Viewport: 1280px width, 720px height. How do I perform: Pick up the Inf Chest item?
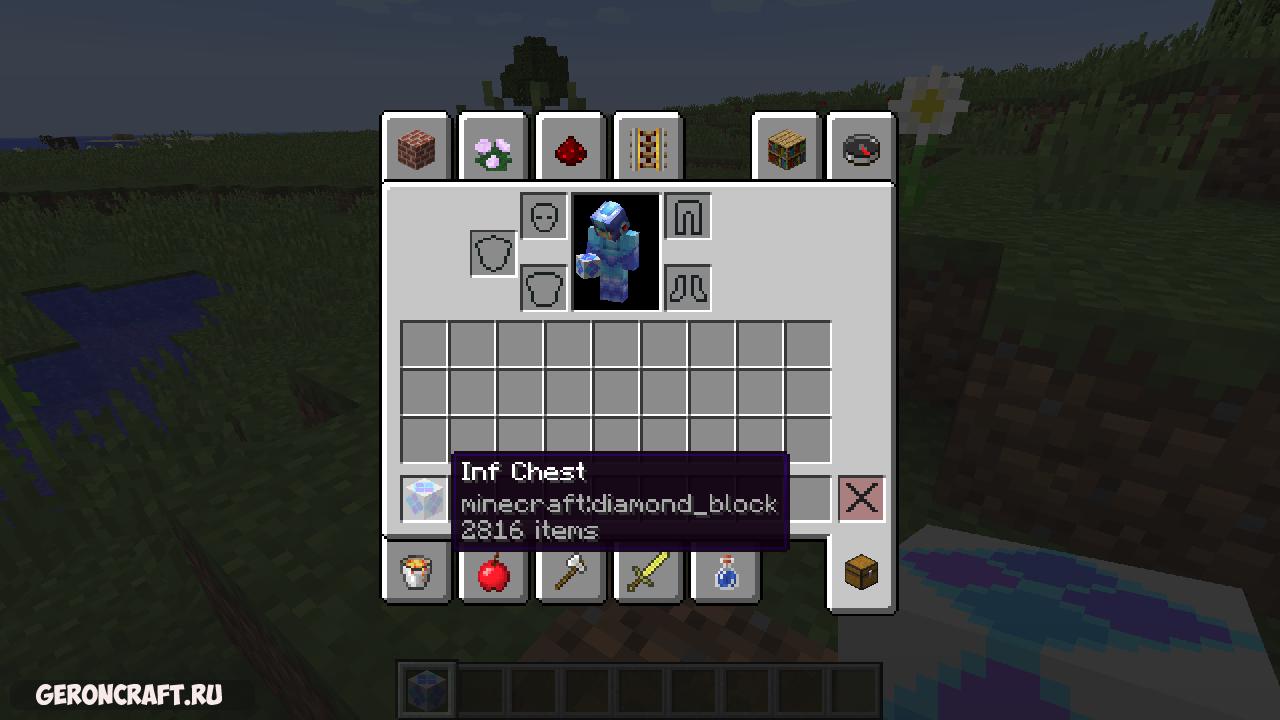click(x=424, y=498)
